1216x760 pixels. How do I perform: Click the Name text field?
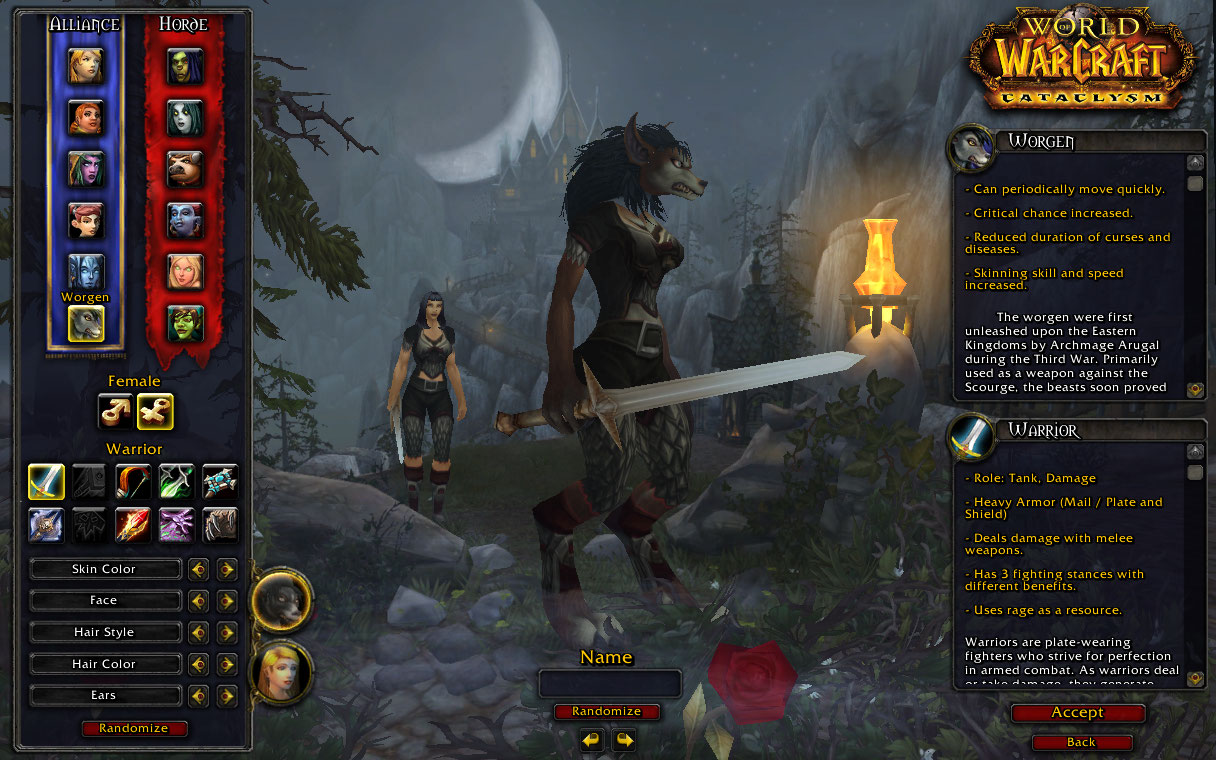(610, 684)
